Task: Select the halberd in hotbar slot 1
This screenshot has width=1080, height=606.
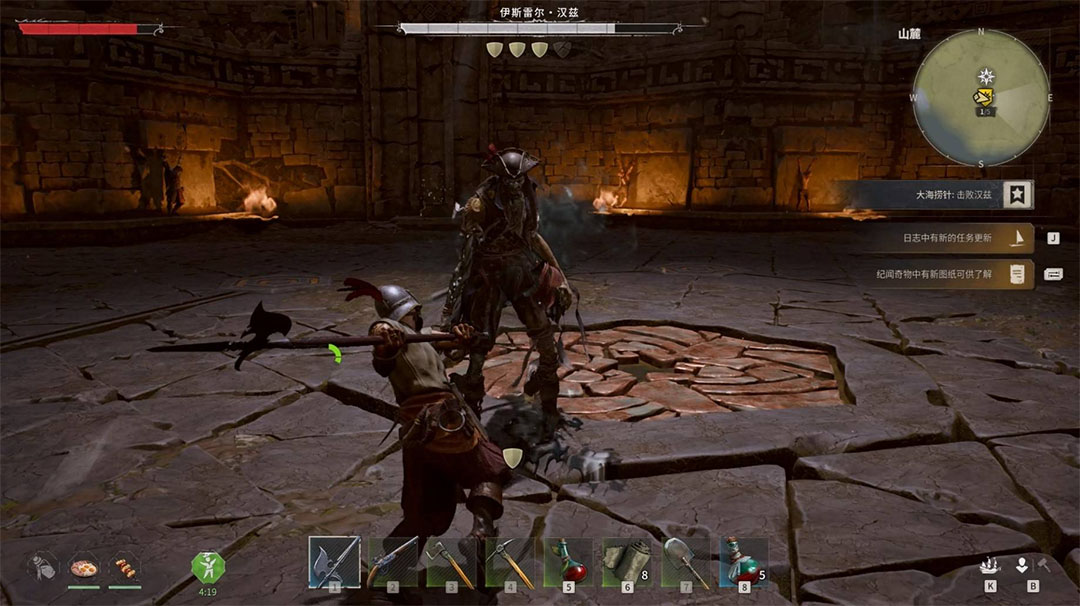Action: tap(333, 562)
